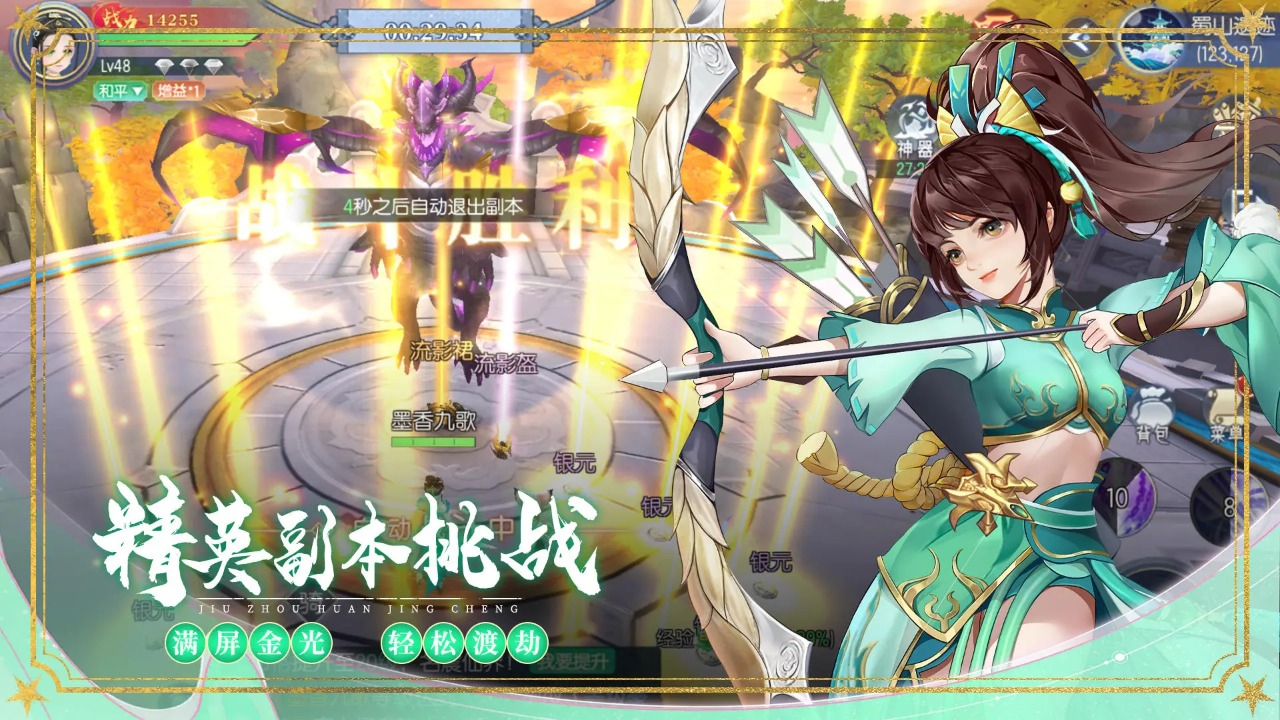Open the backpack (背包) icon

pos(1150,406)
